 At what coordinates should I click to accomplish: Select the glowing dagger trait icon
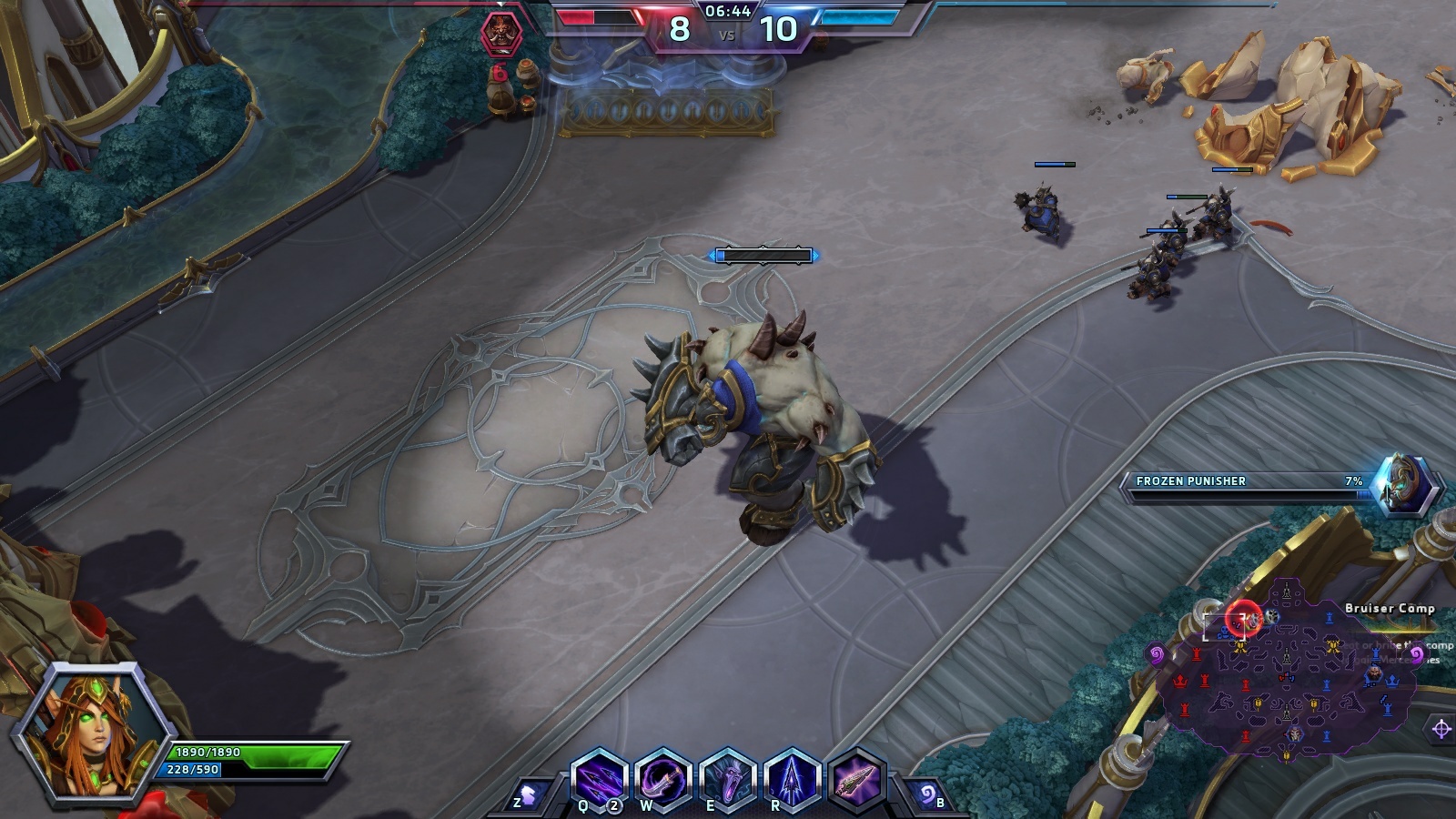(x=856, y=779)
